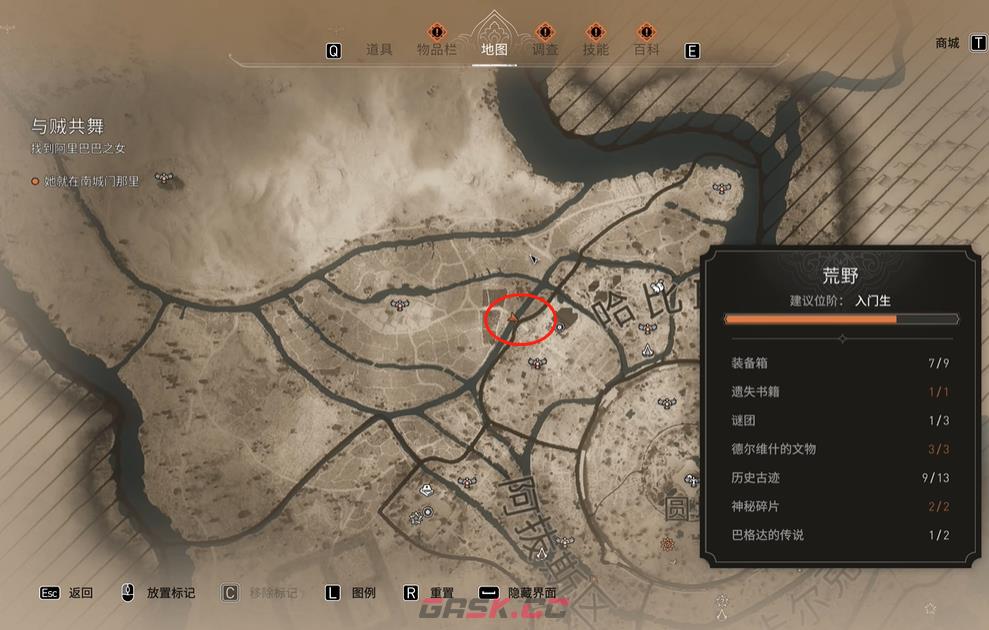Switch to the 道具 tab
This screenshot has width=989, height=630.
click(379, 50)
